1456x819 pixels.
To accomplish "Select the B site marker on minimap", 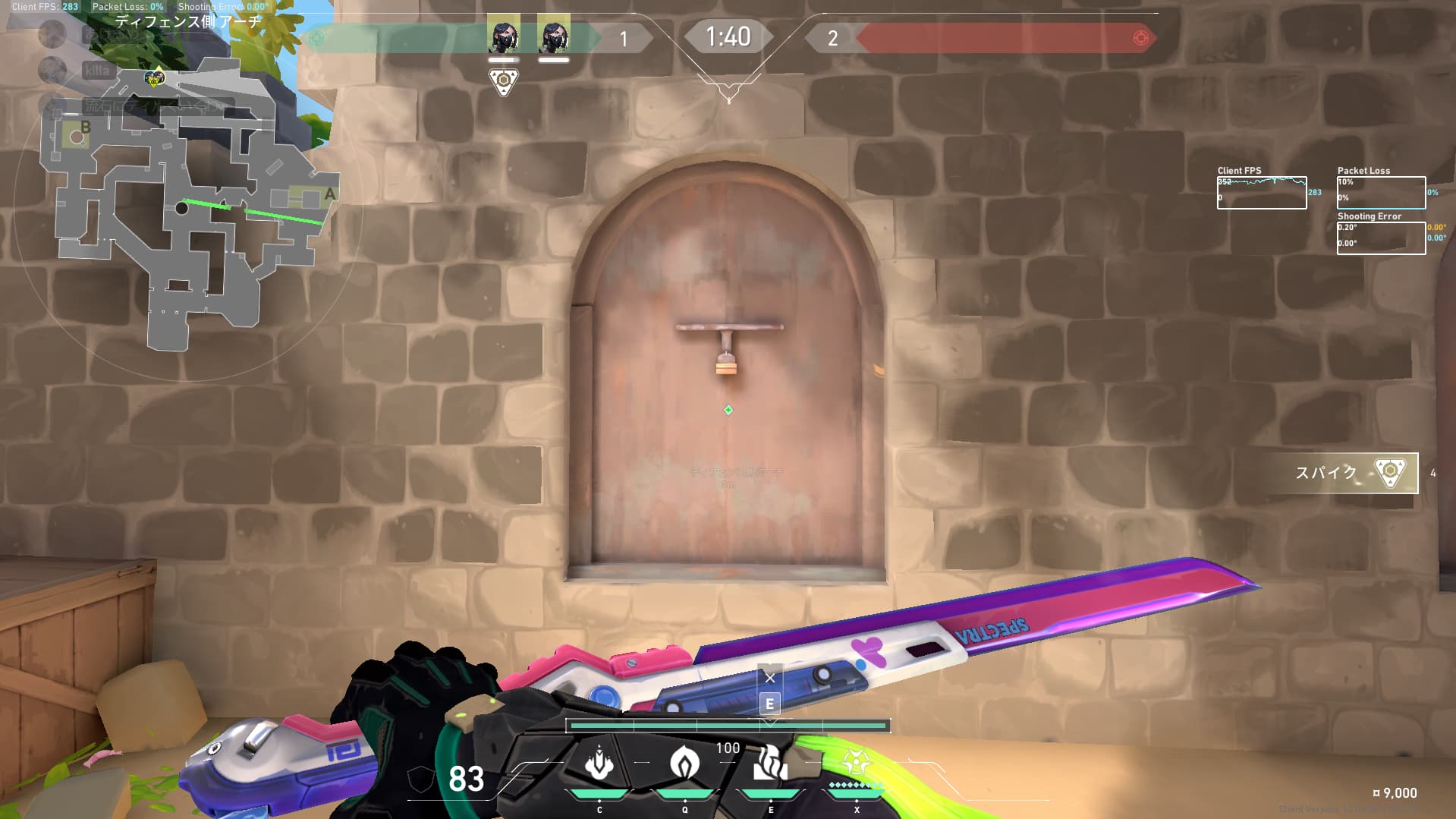I will click(85, 128).
